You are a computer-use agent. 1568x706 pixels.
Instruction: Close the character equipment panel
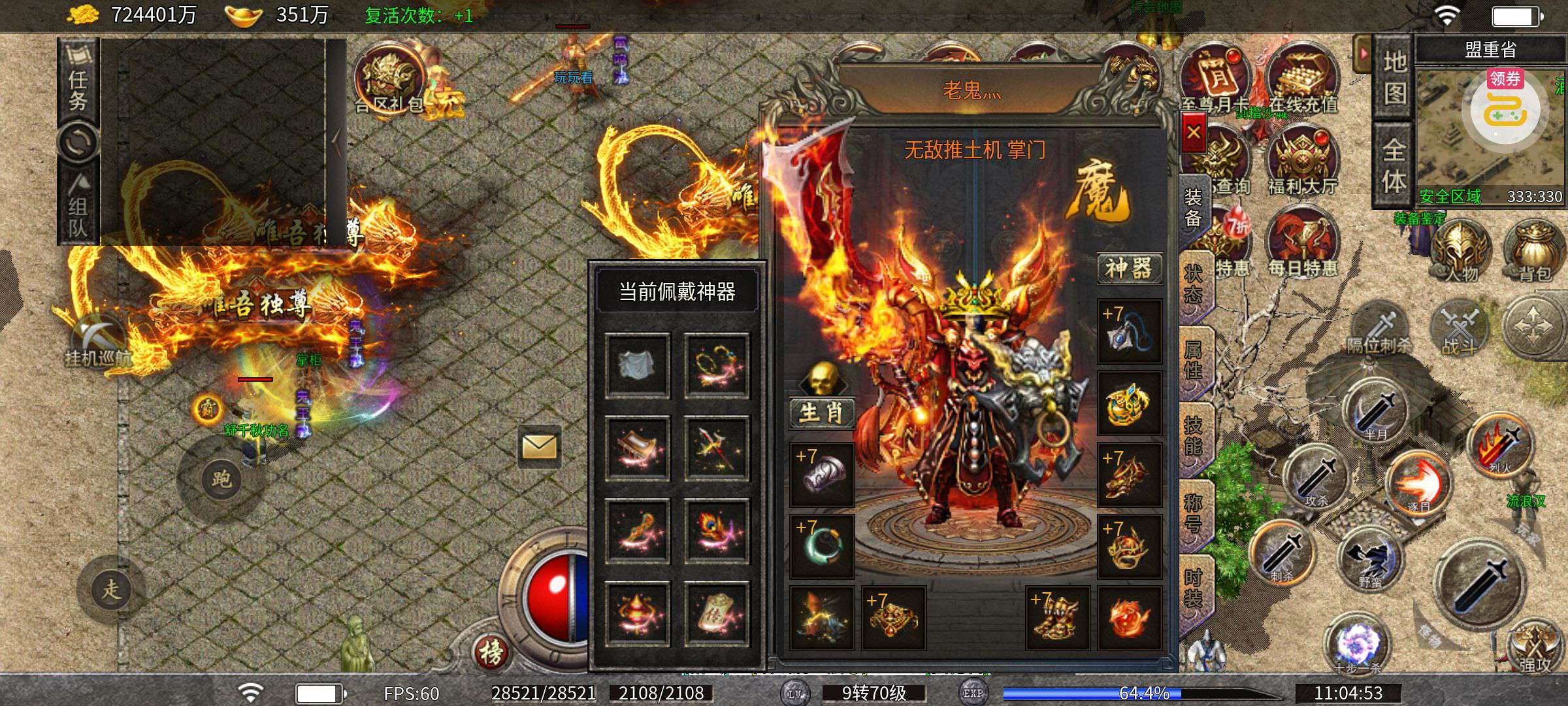1194,133
